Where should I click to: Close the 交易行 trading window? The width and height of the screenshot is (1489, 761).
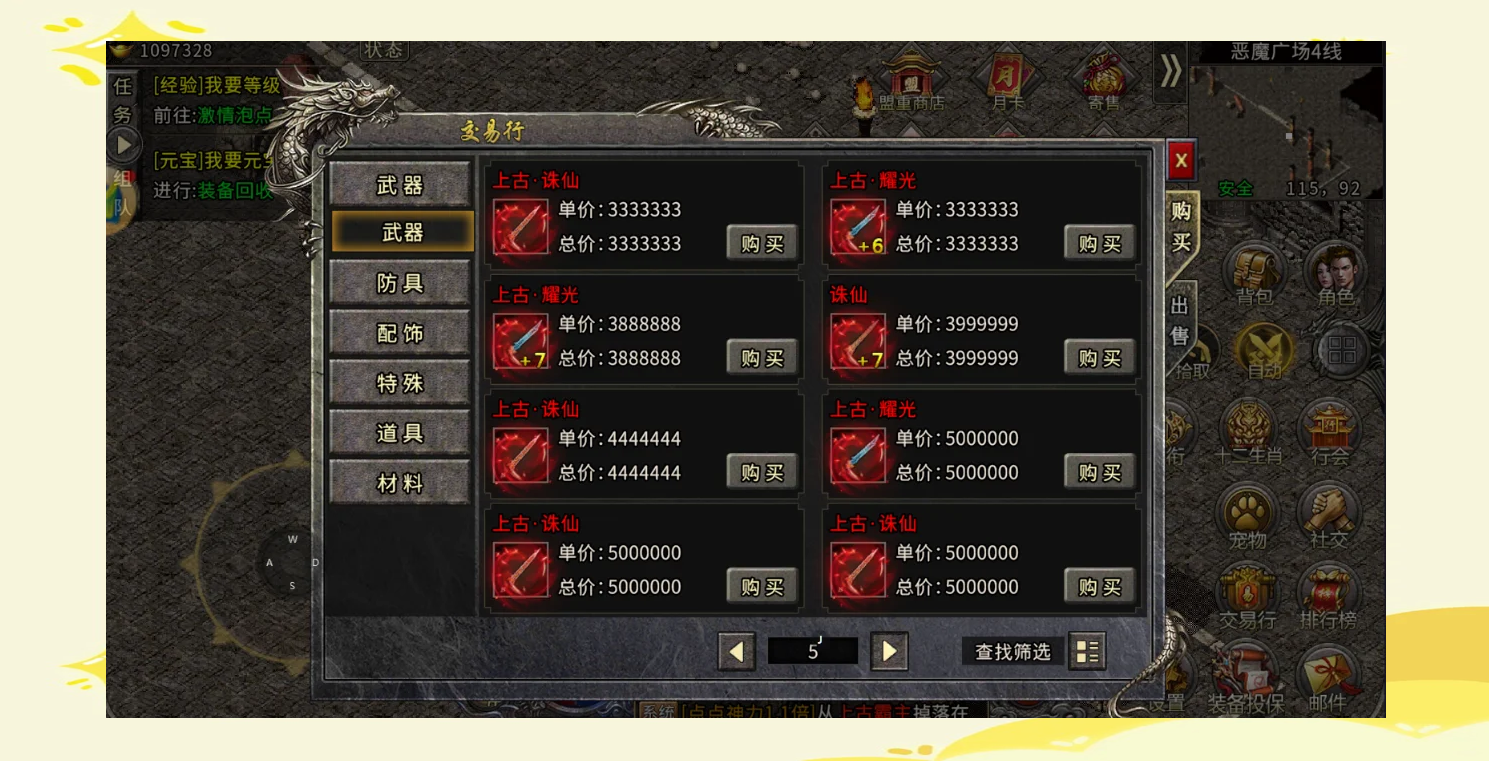tap(1181, 160)
